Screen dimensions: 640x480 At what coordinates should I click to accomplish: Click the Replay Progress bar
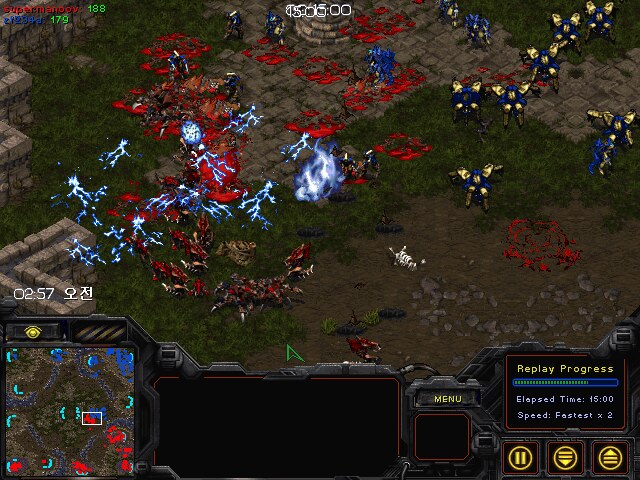564,382
